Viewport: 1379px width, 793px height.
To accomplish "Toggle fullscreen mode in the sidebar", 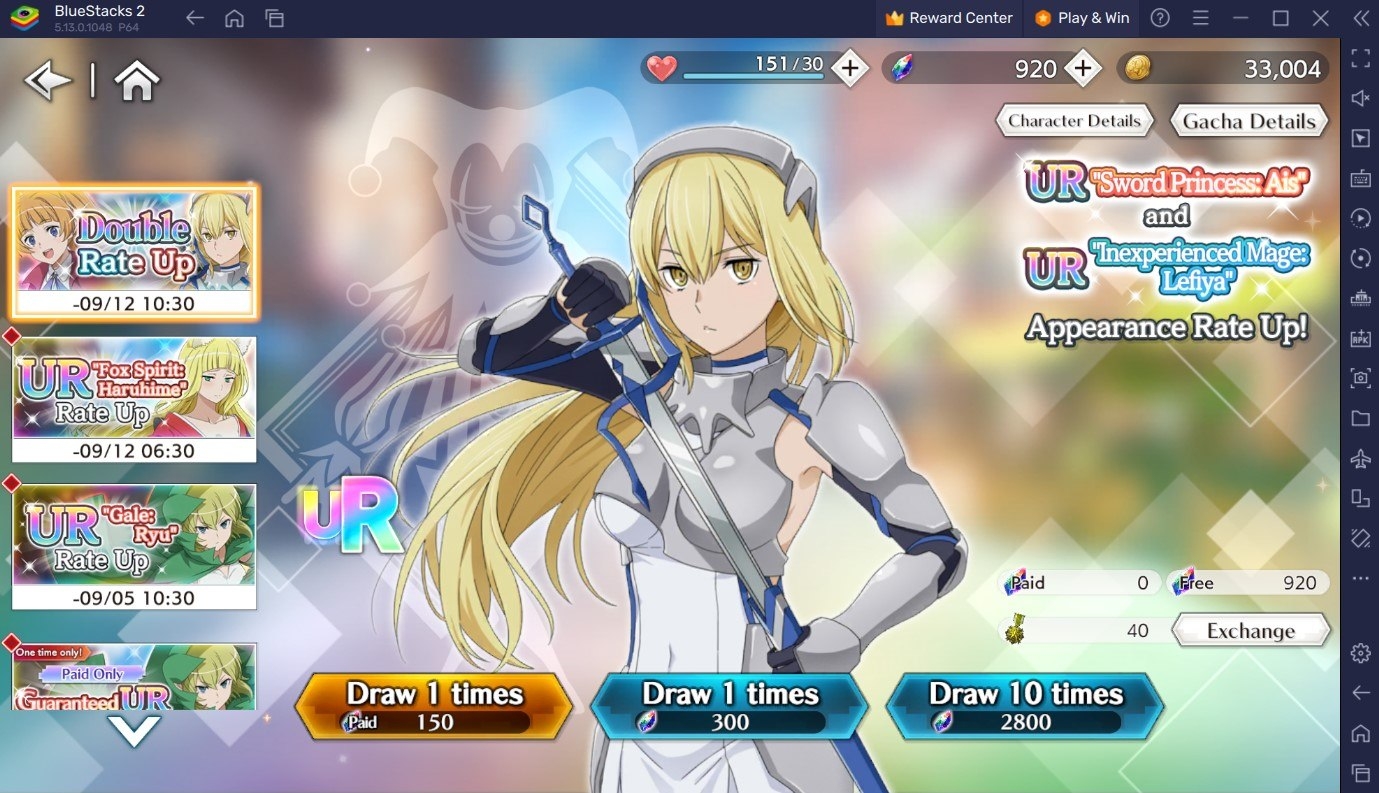I will coord(1360,60).
